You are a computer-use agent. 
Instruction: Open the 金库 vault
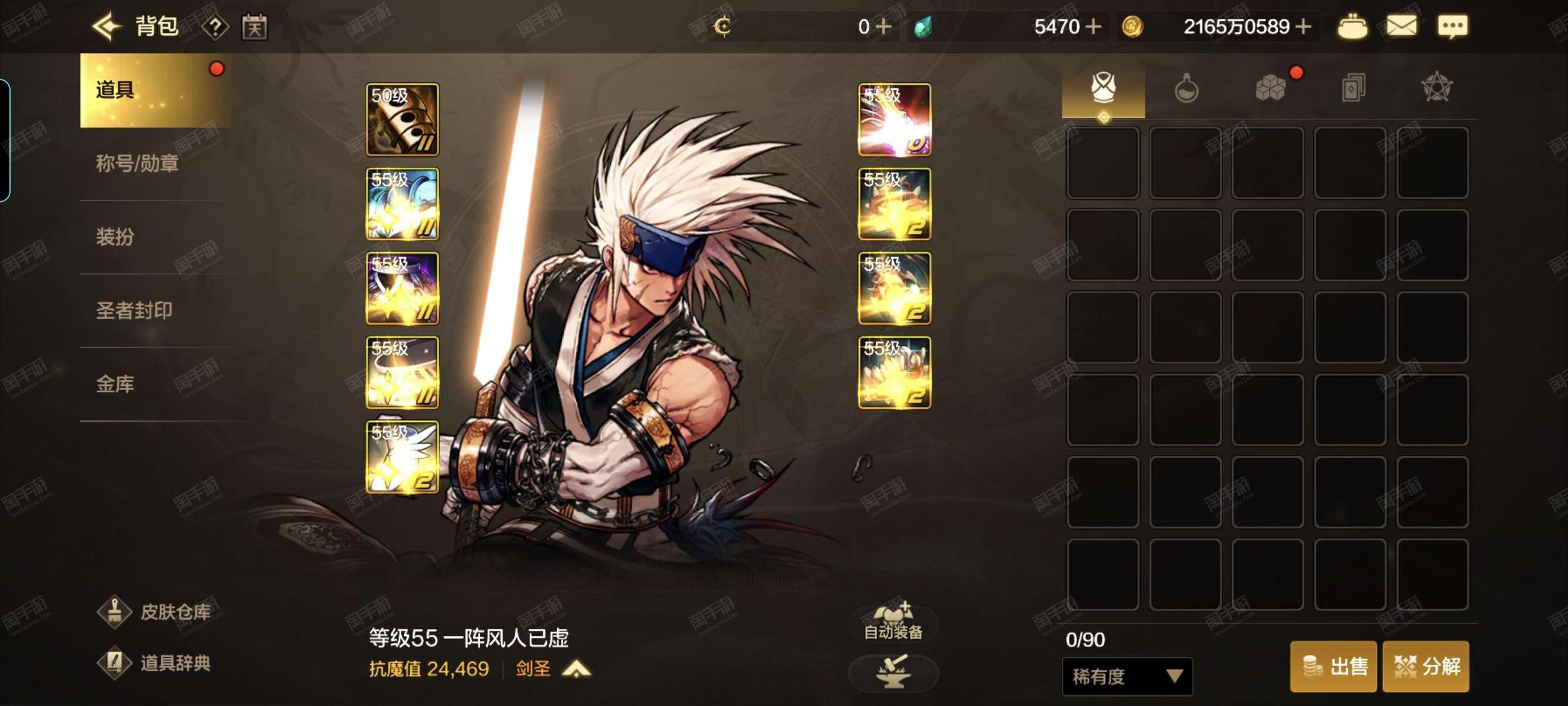pyautogui.click(x=115, y=384)
